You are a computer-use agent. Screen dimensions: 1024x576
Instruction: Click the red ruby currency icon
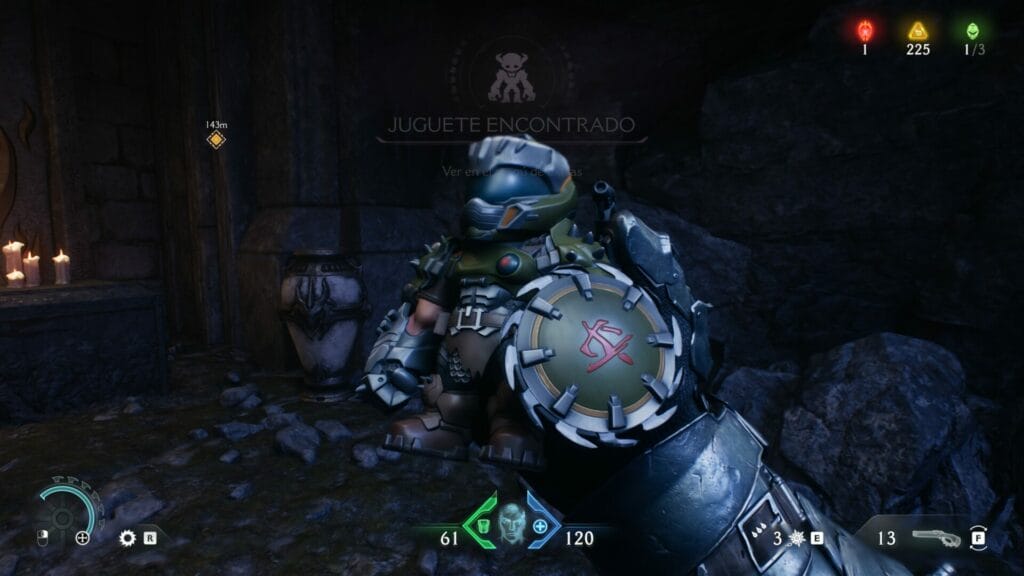pyautogui.click(x=866, y=30)
